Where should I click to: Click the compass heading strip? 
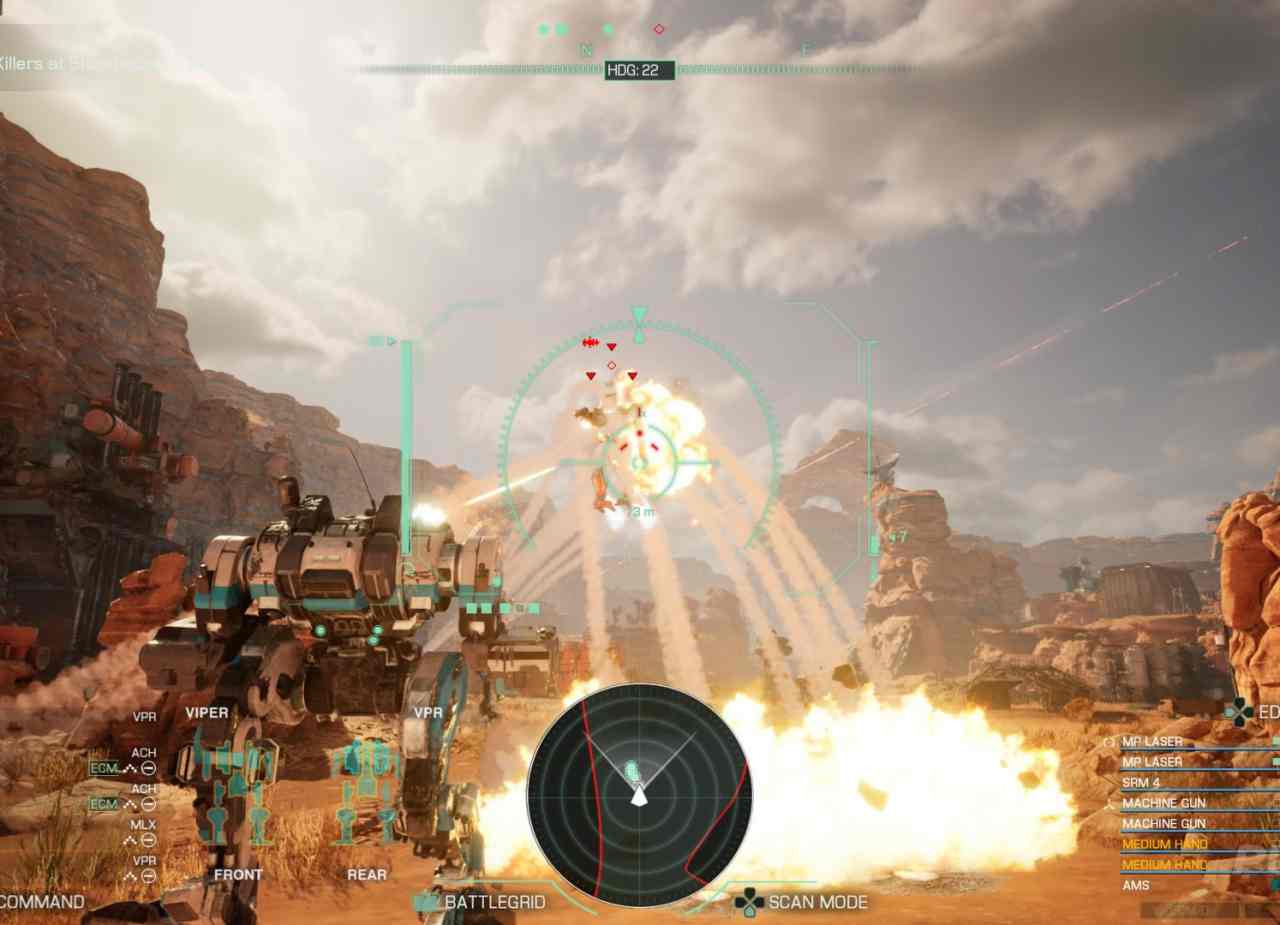pos(639,70)
